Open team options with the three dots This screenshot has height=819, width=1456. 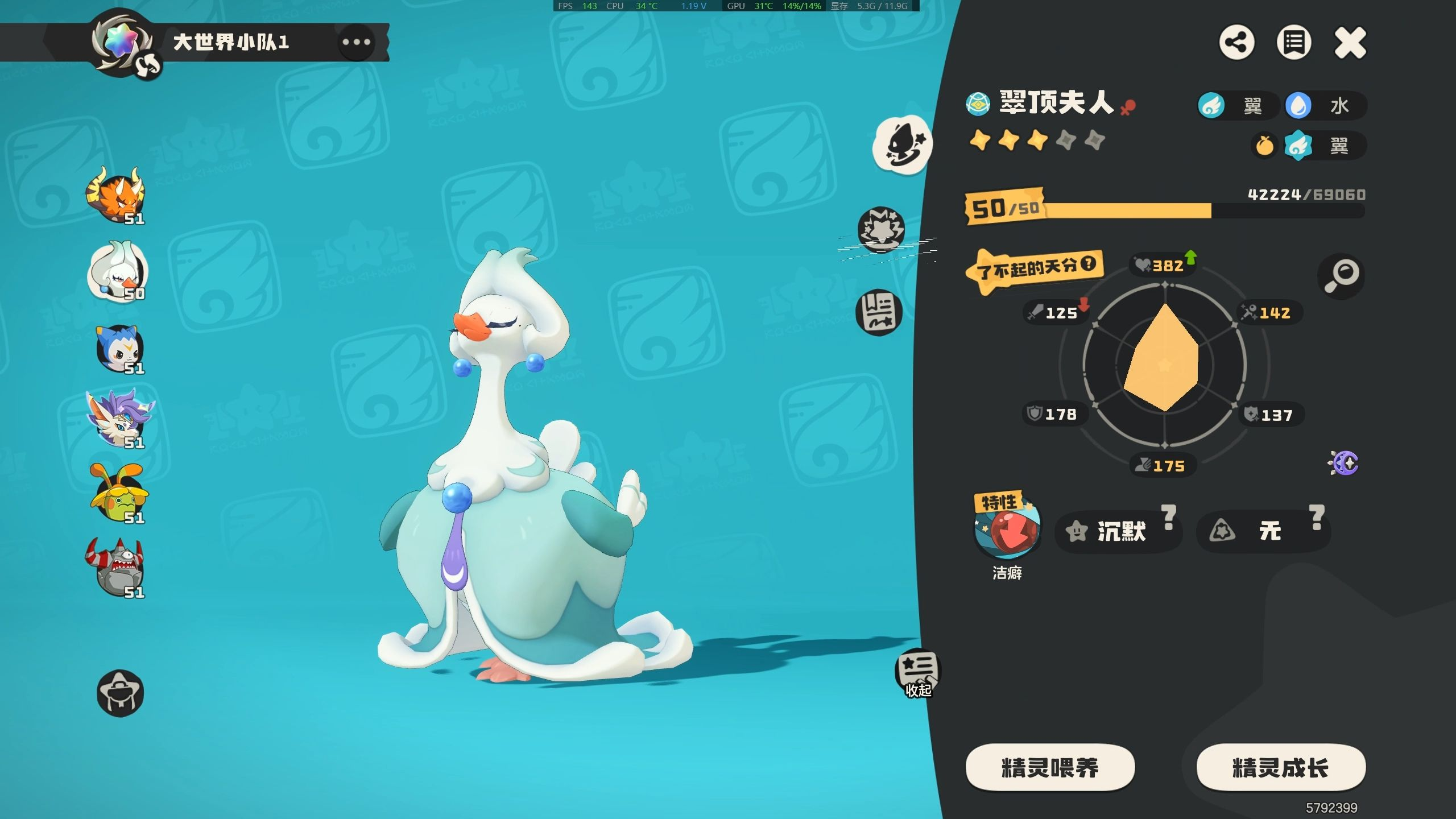click(356, 42)
